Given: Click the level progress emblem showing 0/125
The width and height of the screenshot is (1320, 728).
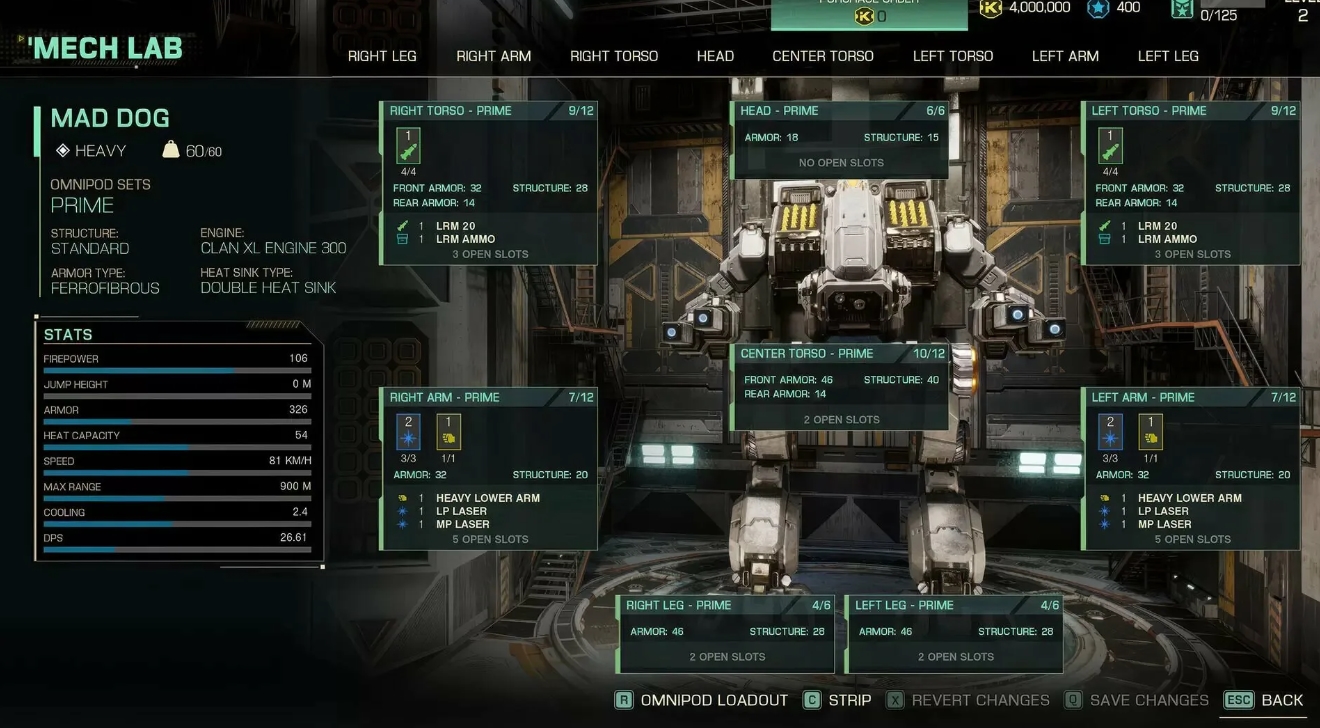Looking at the screenshot, I should [x=1180, y=8].
